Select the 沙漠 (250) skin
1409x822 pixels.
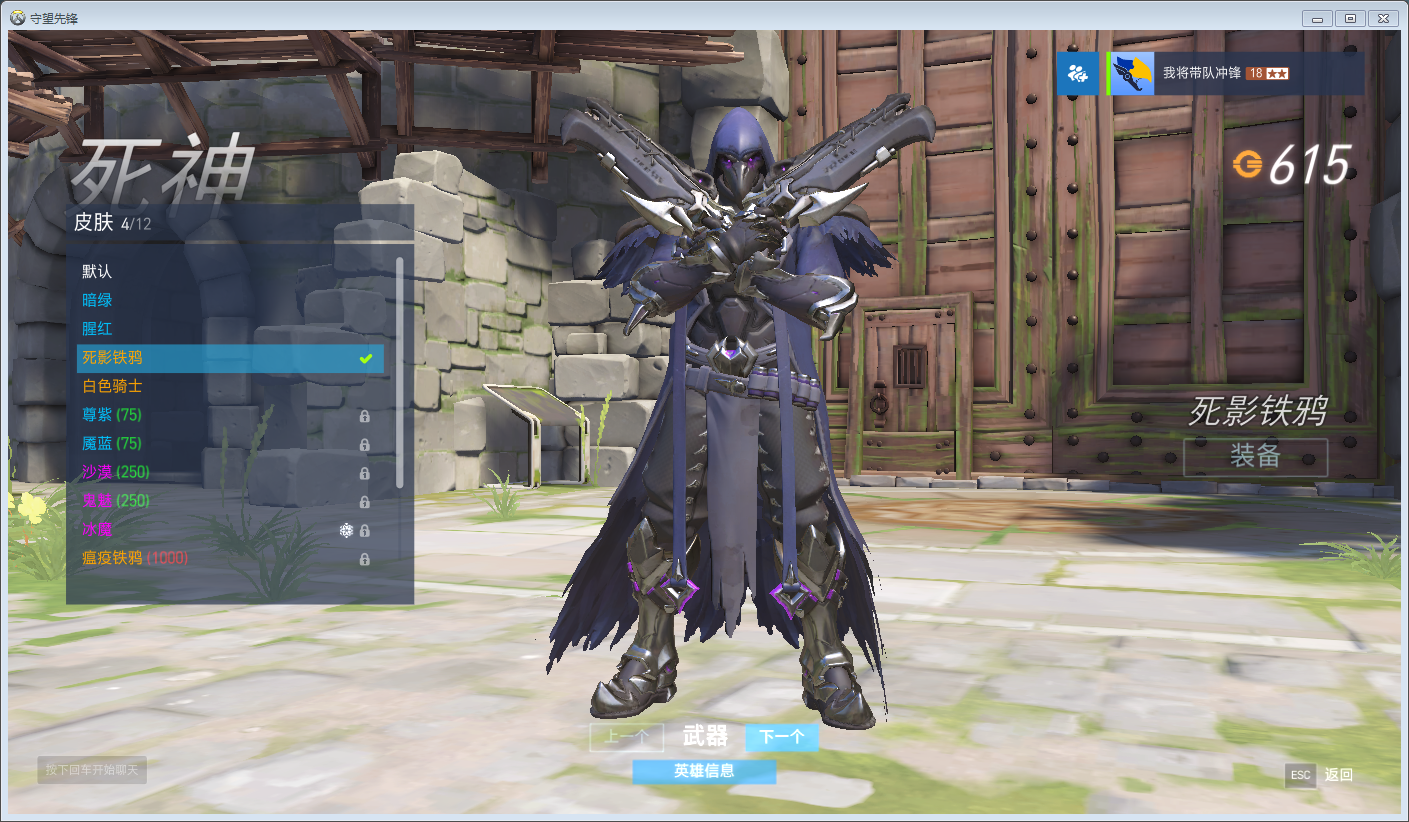115,472
